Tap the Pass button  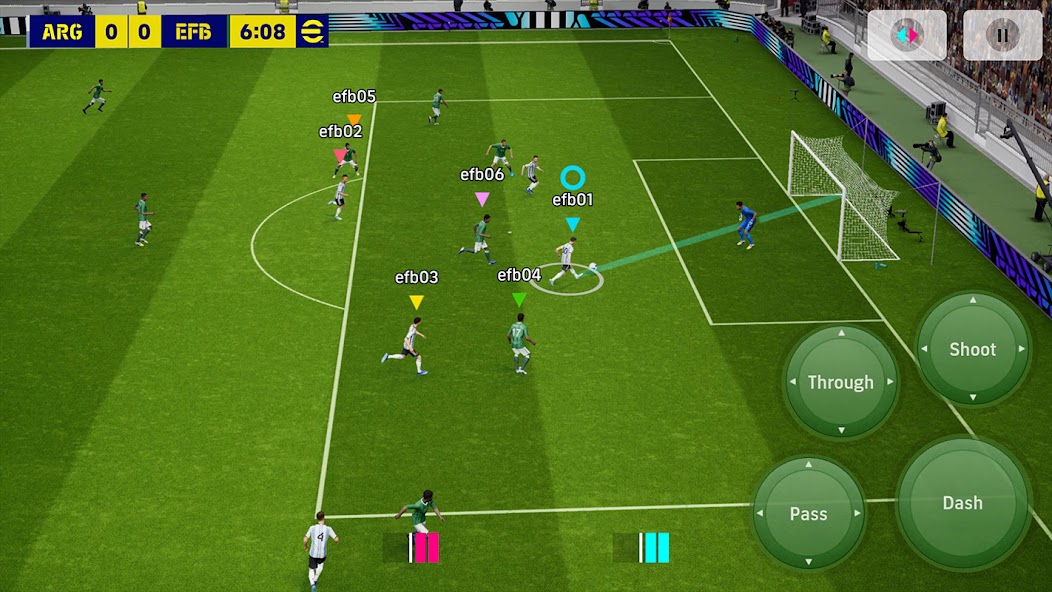[808, 513]
